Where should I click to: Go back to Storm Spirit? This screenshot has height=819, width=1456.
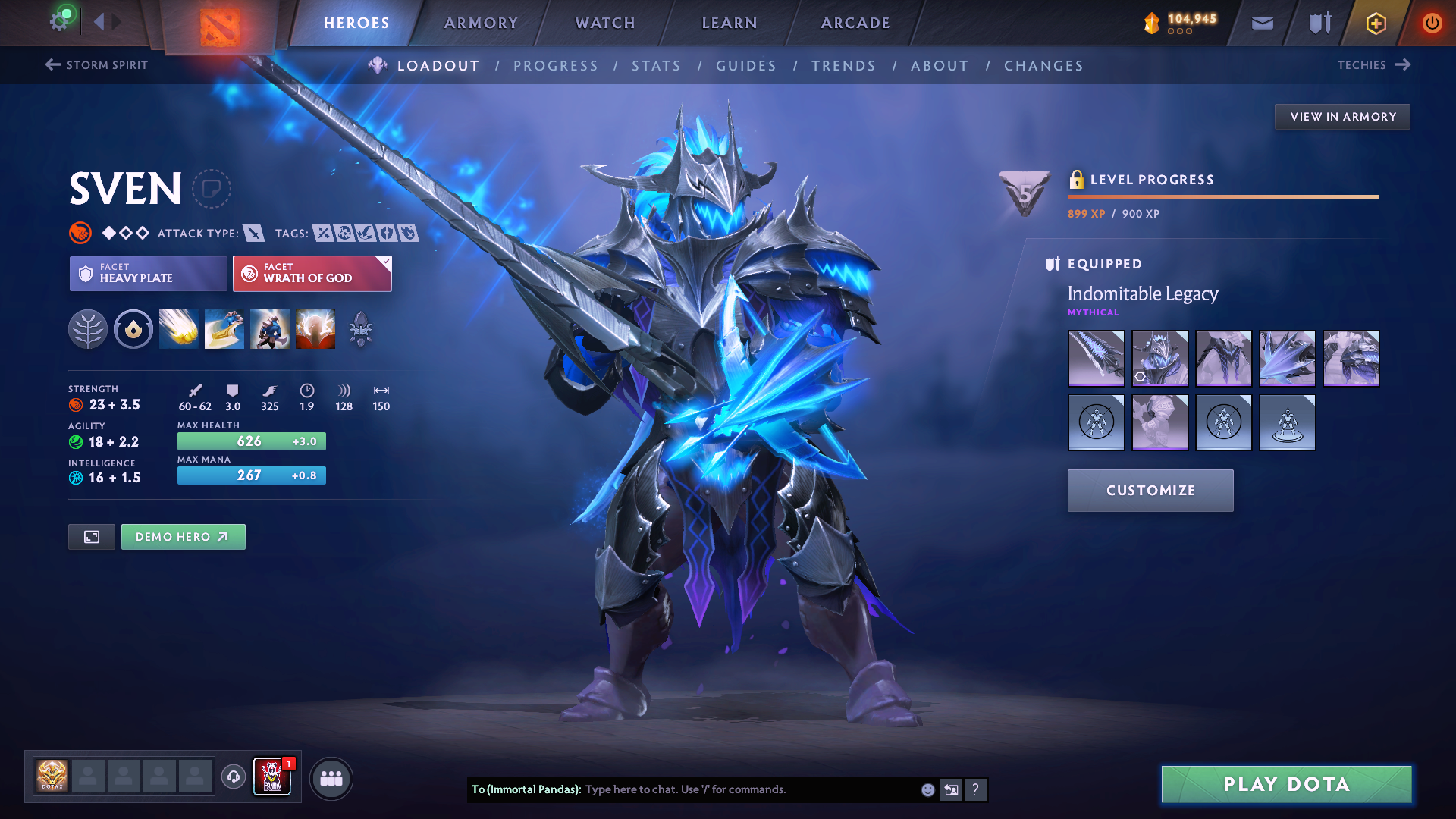[x=96, y=65]
